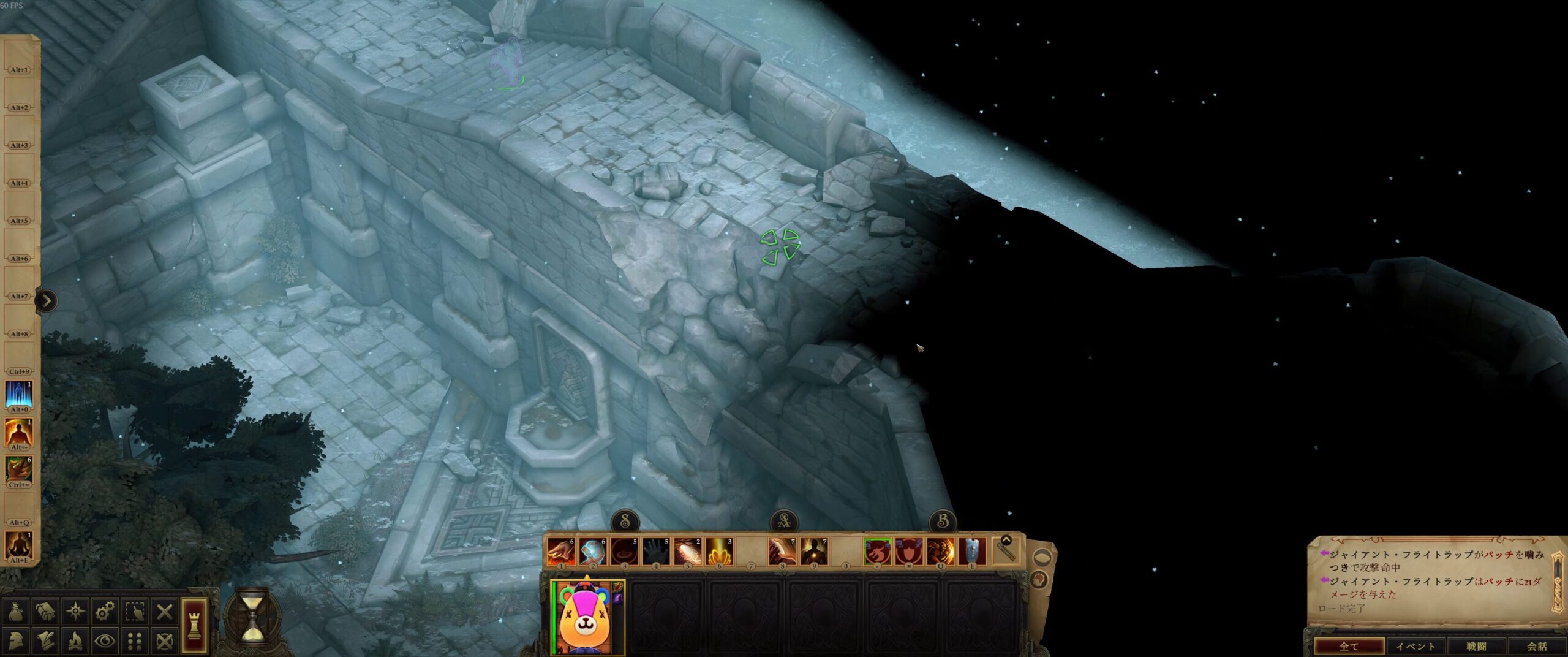Click the campfire rest button

pos(75,641)
